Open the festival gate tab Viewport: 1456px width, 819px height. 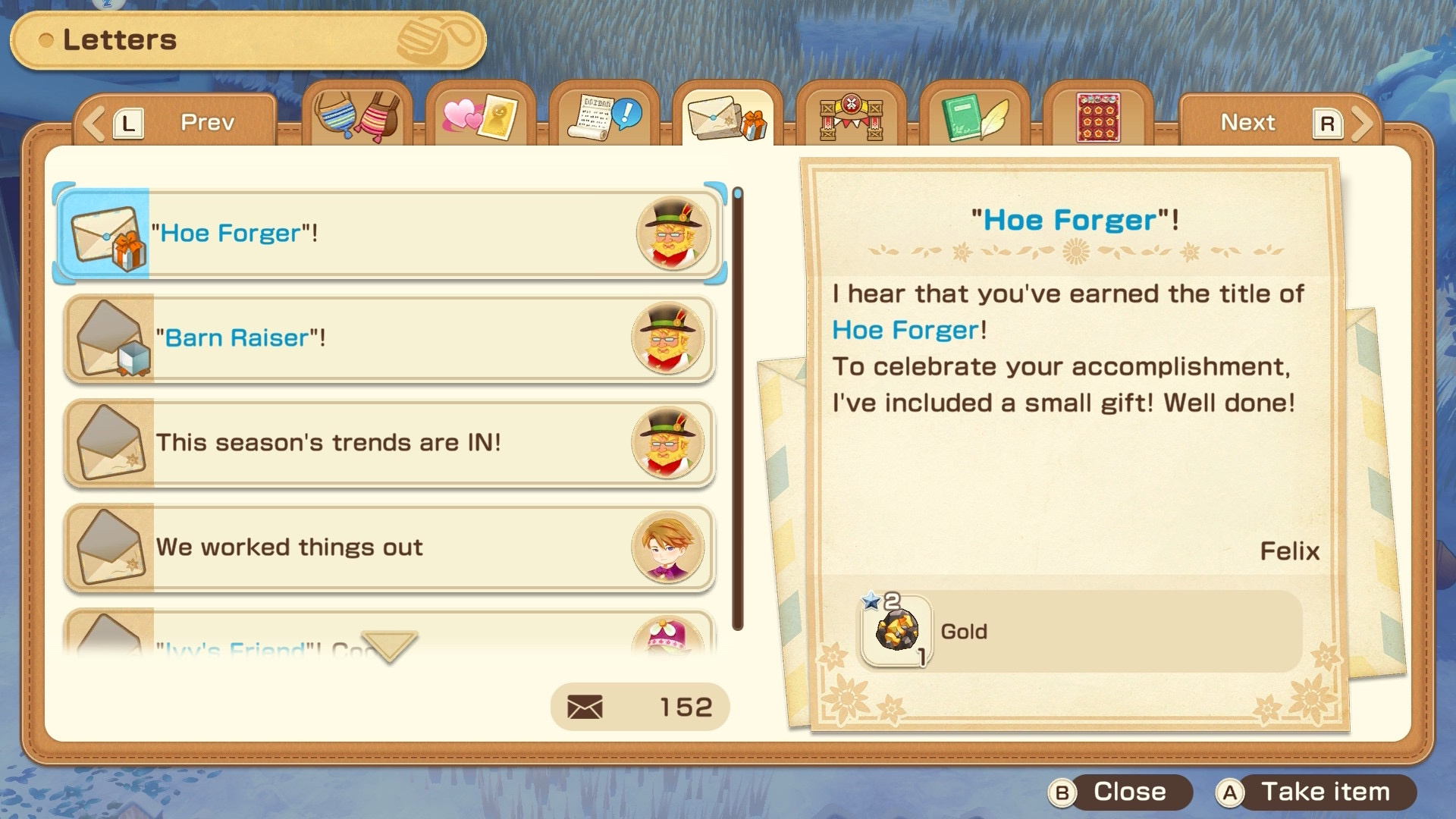coord(851,117)
